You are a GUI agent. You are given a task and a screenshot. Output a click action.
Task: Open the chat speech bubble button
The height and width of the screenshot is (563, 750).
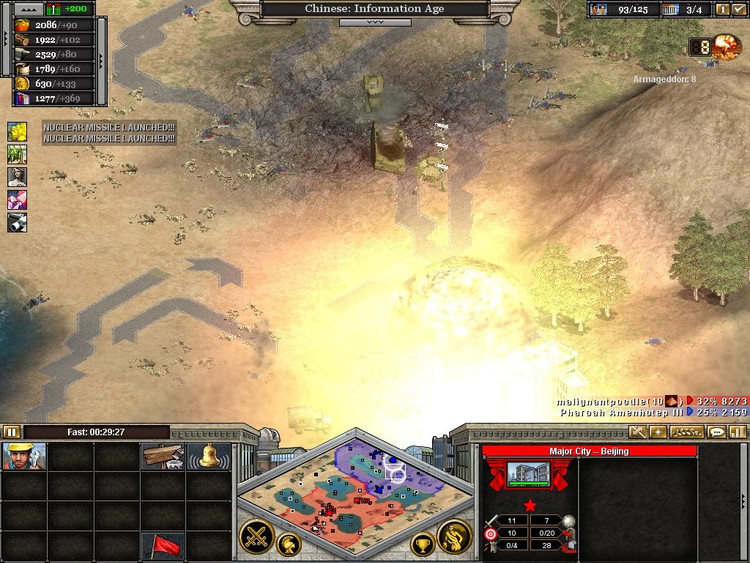[x=716, y=432]
